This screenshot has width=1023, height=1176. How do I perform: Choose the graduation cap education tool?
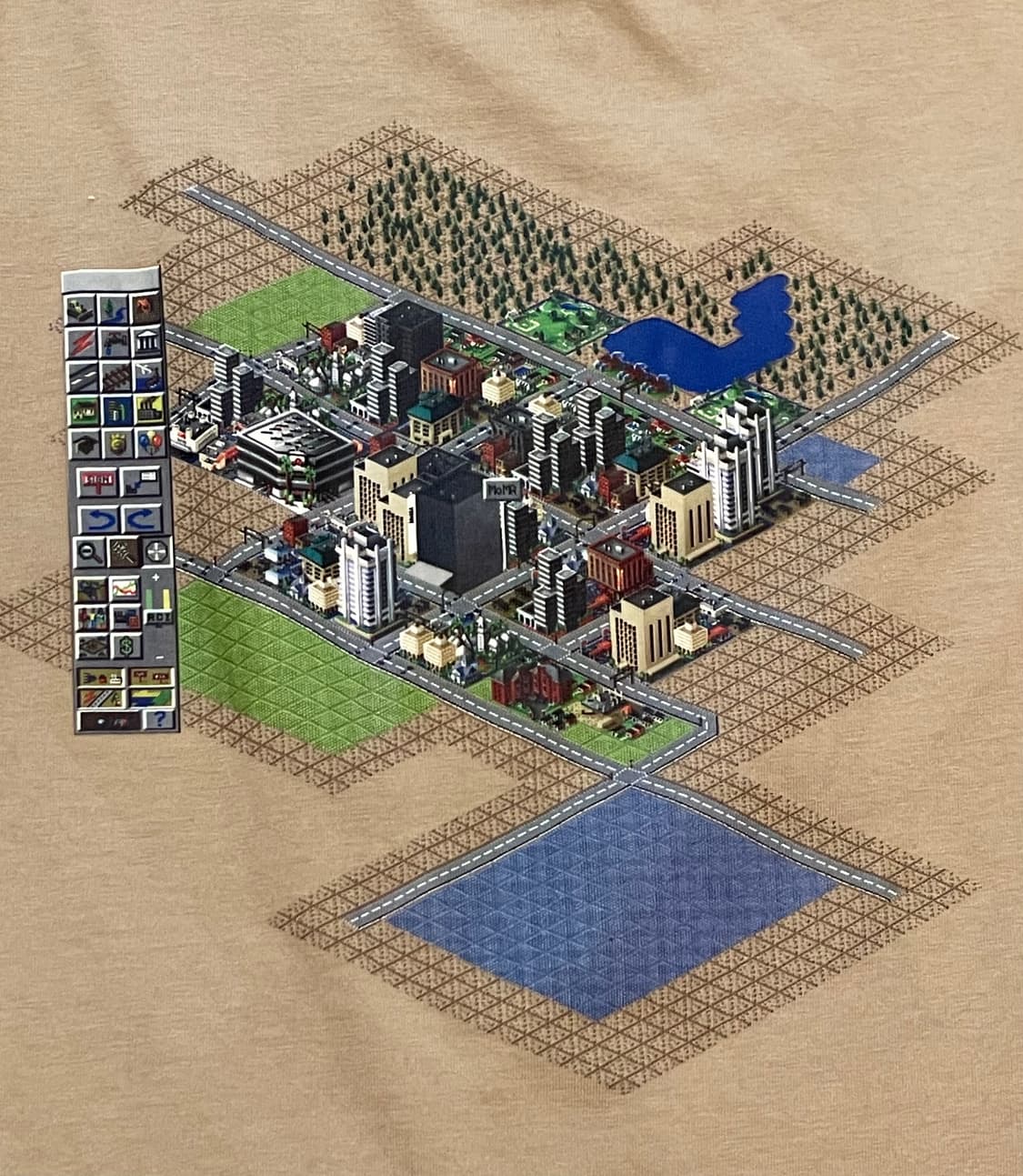pyautogui.click(x=84, y=443)
